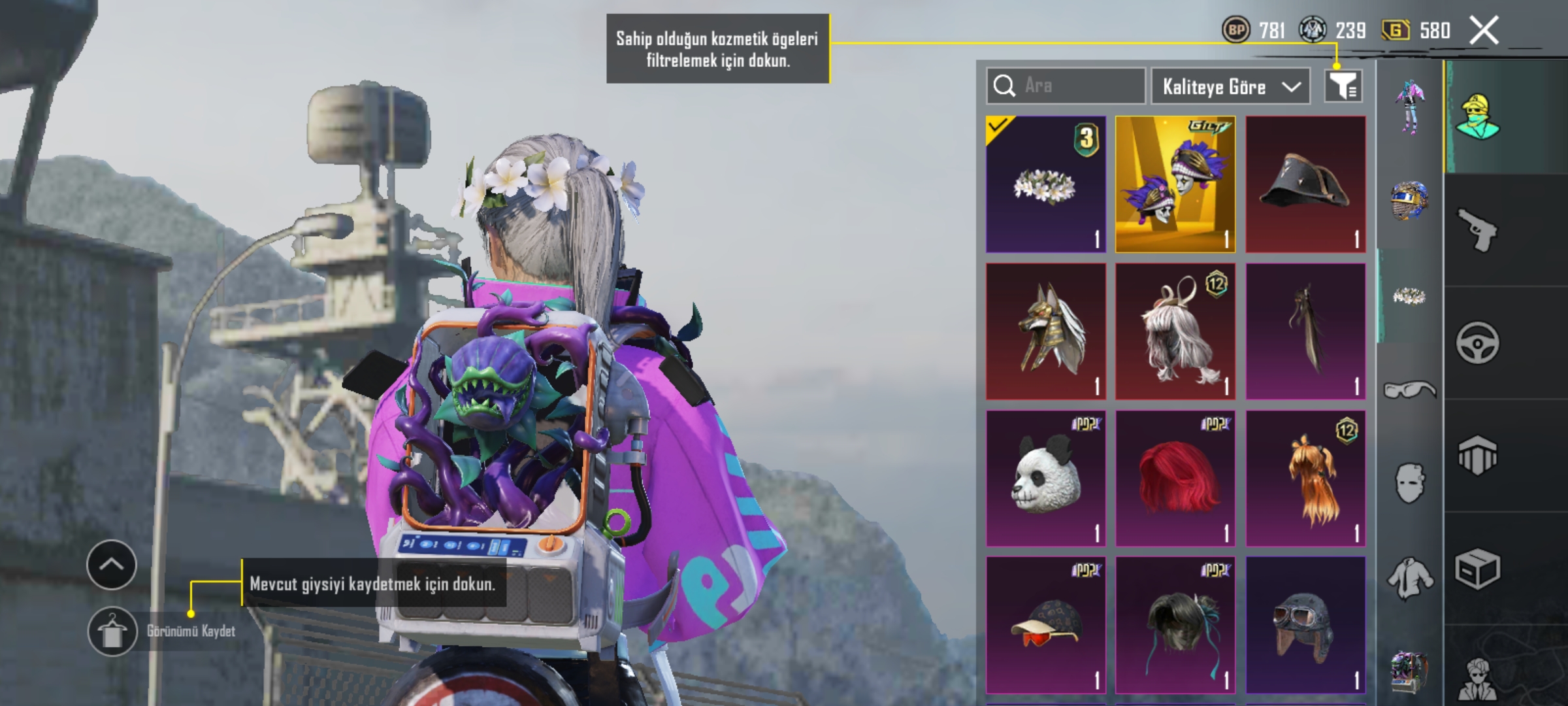
Task: Select the leather aviator helmet with goggles
Action: tap(1305, 625)
